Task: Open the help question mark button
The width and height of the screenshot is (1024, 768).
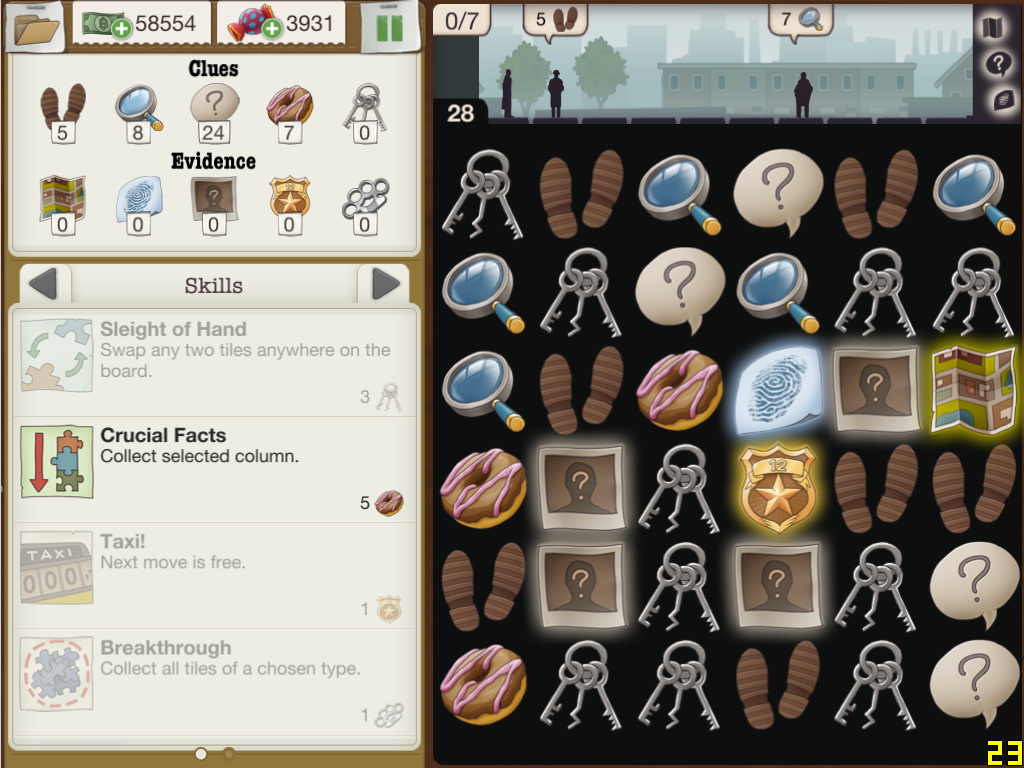Action: [996, 64]
